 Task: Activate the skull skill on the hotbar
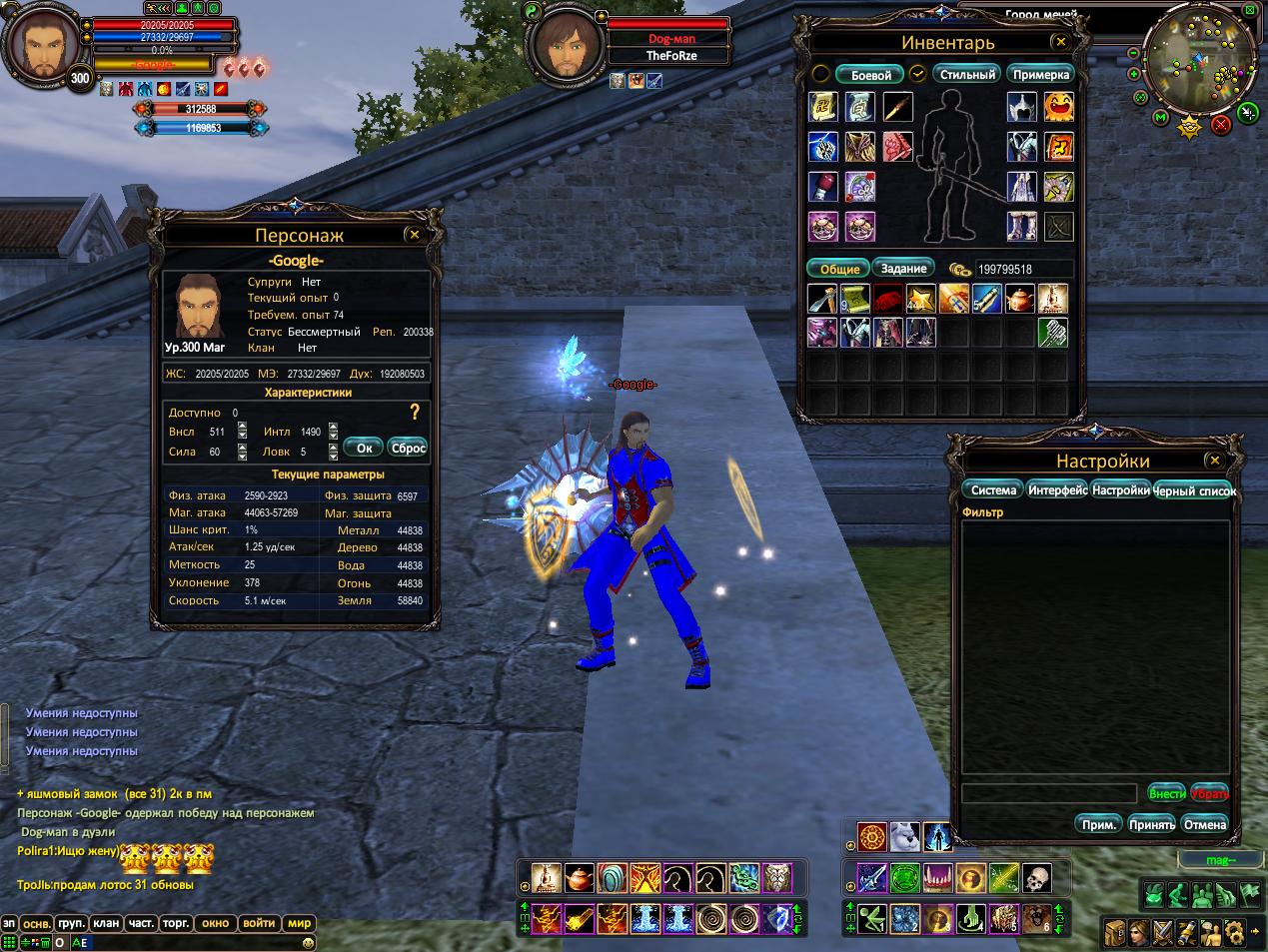pos(1037,878)
